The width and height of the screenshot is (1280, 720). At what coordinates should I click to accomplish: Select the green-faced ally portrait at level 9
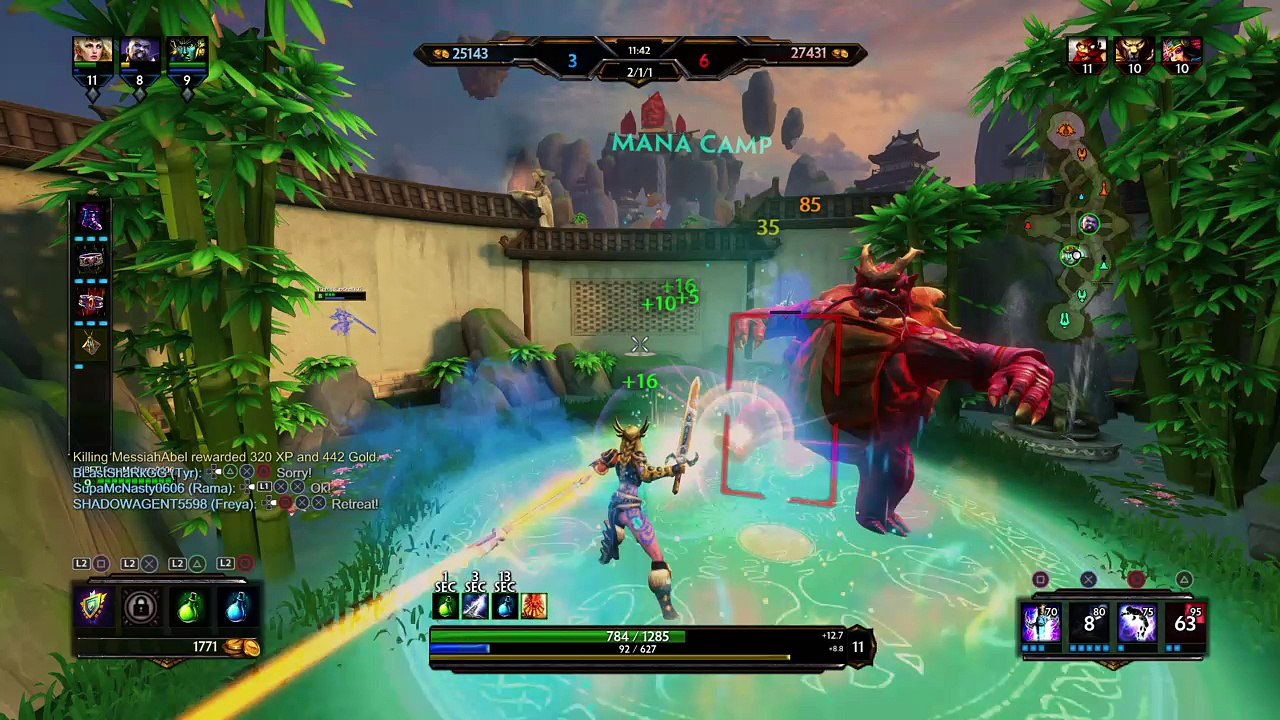pyautogui.click(x=186, y=54)
